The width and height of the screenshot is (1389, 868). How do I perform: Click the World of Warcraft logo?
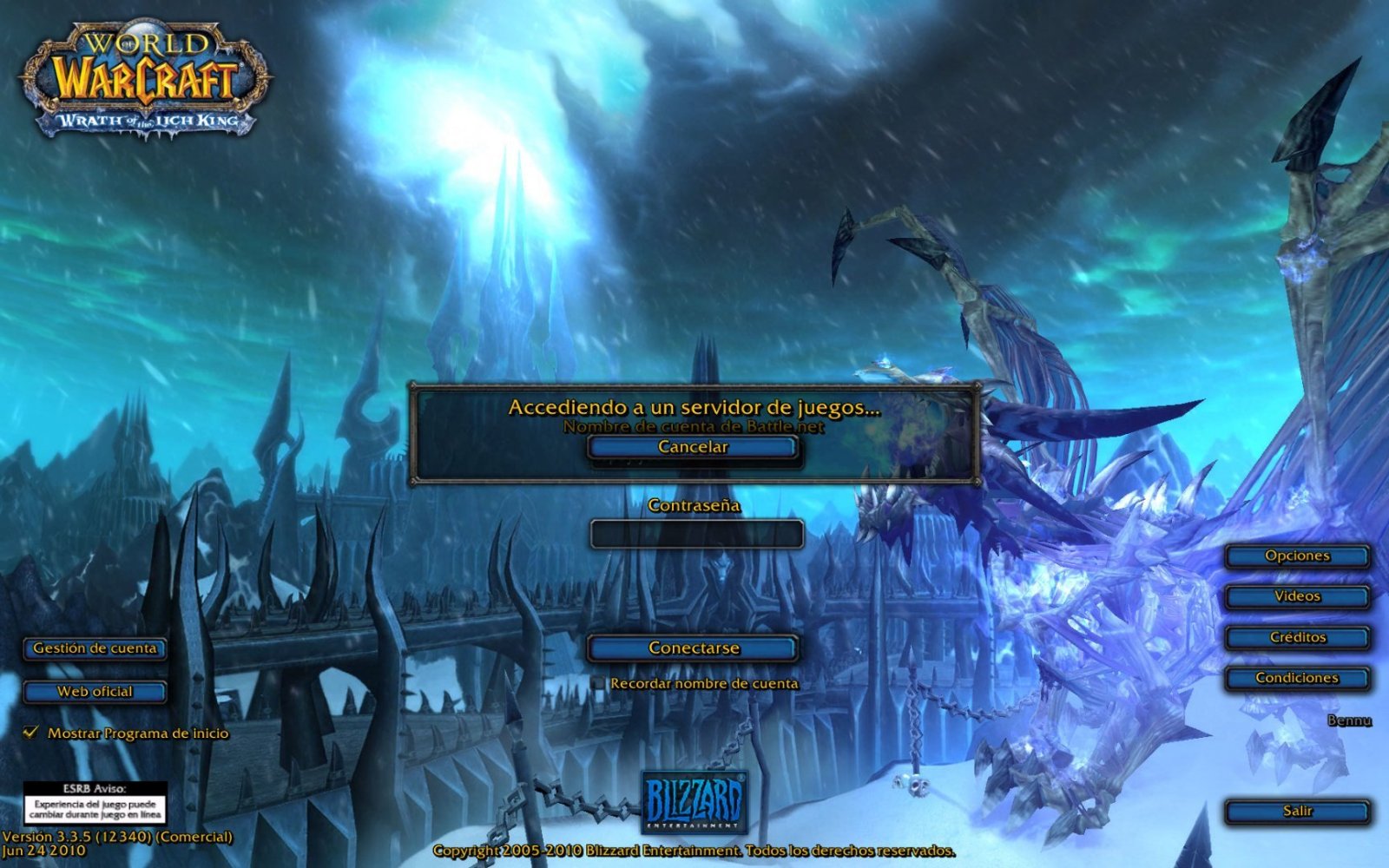pos(143,61)
